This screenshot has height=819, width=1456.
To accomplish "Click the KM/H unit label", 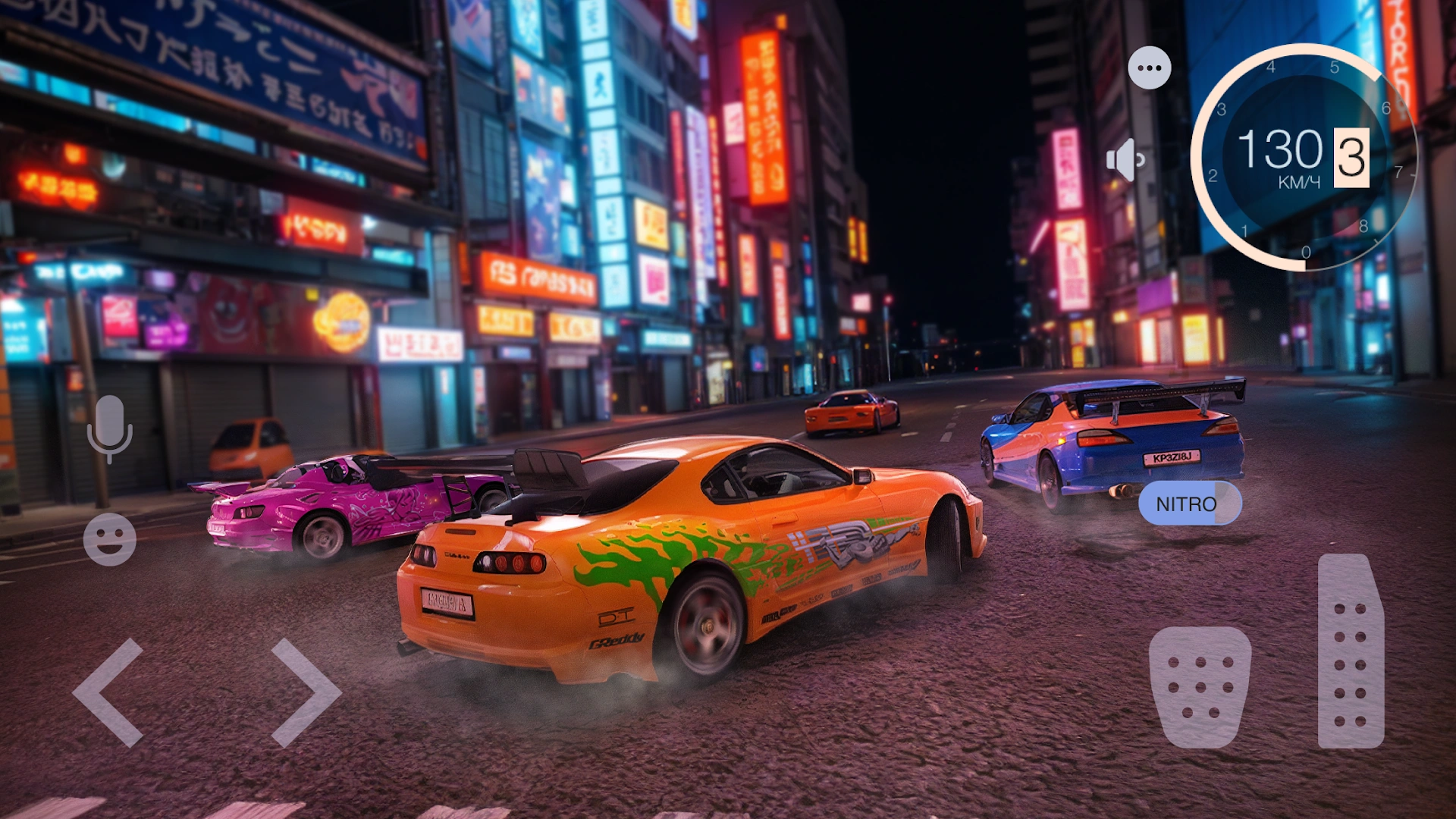I will pyautogui.click(x=1300, y=181).
